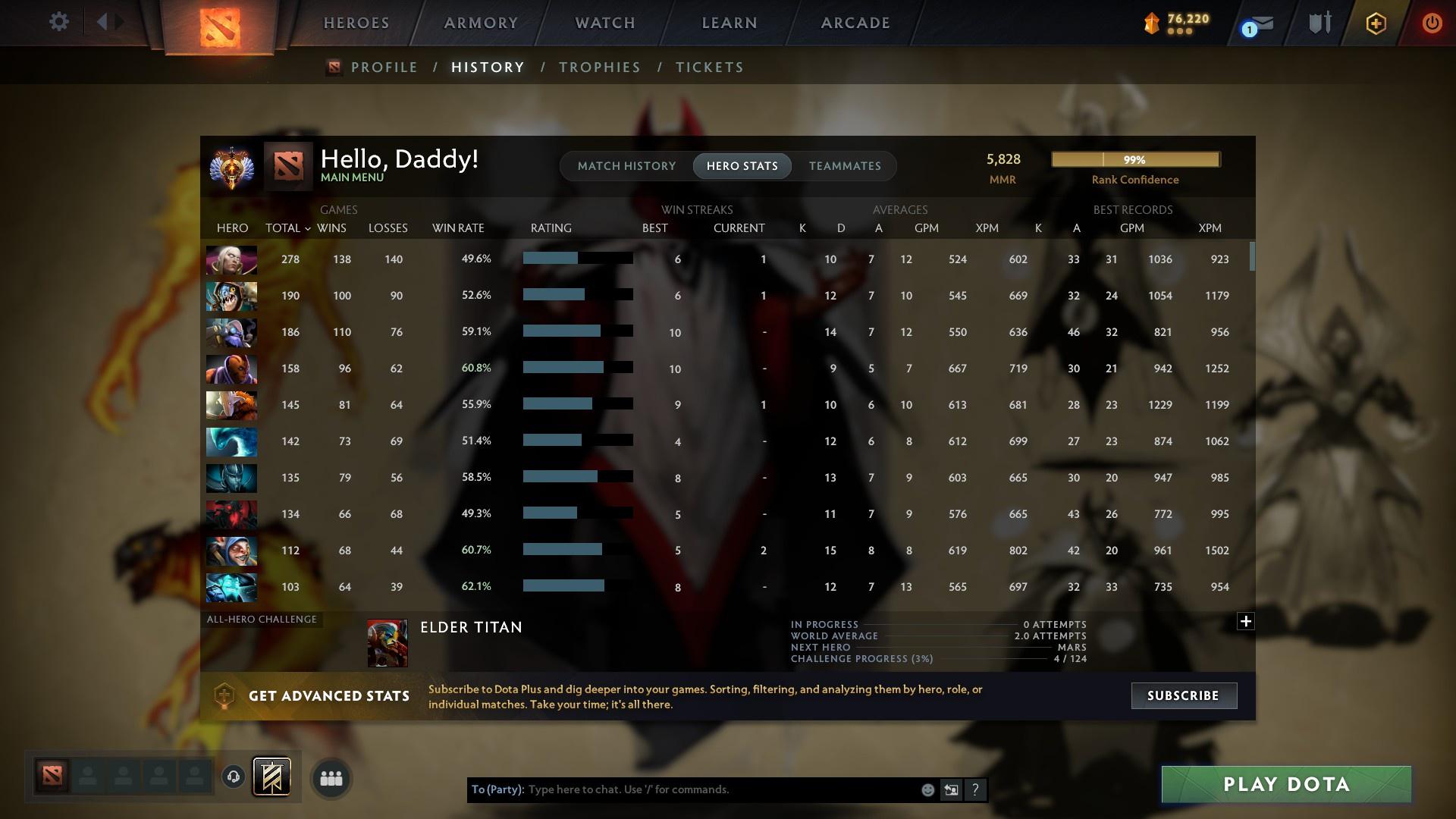
Task: Open the settings gear
Action: coord(58,22)
